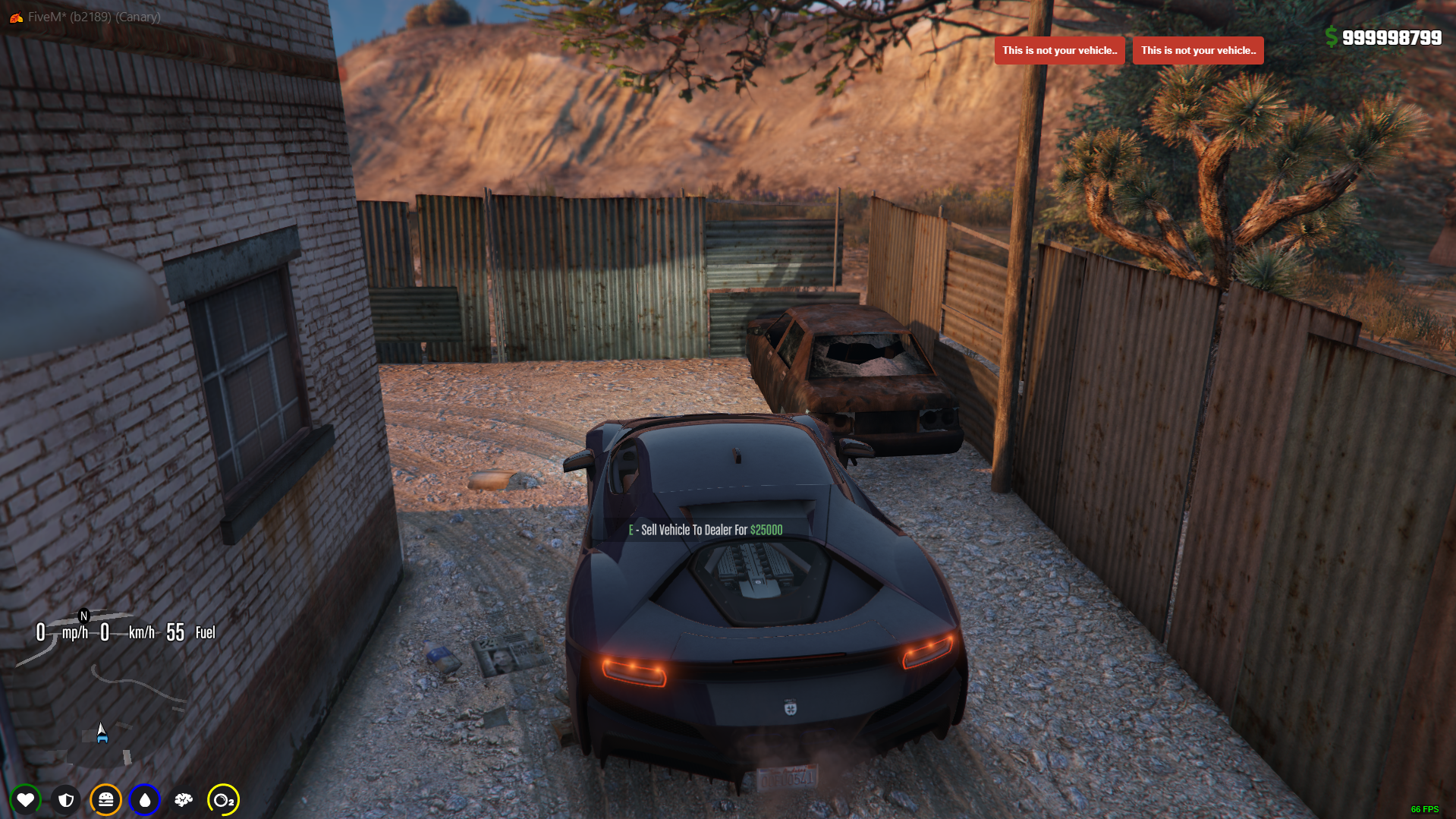Screen dimensions: 1456x819
Task: Click the burger hunger status icon
Action: [105, 799]
